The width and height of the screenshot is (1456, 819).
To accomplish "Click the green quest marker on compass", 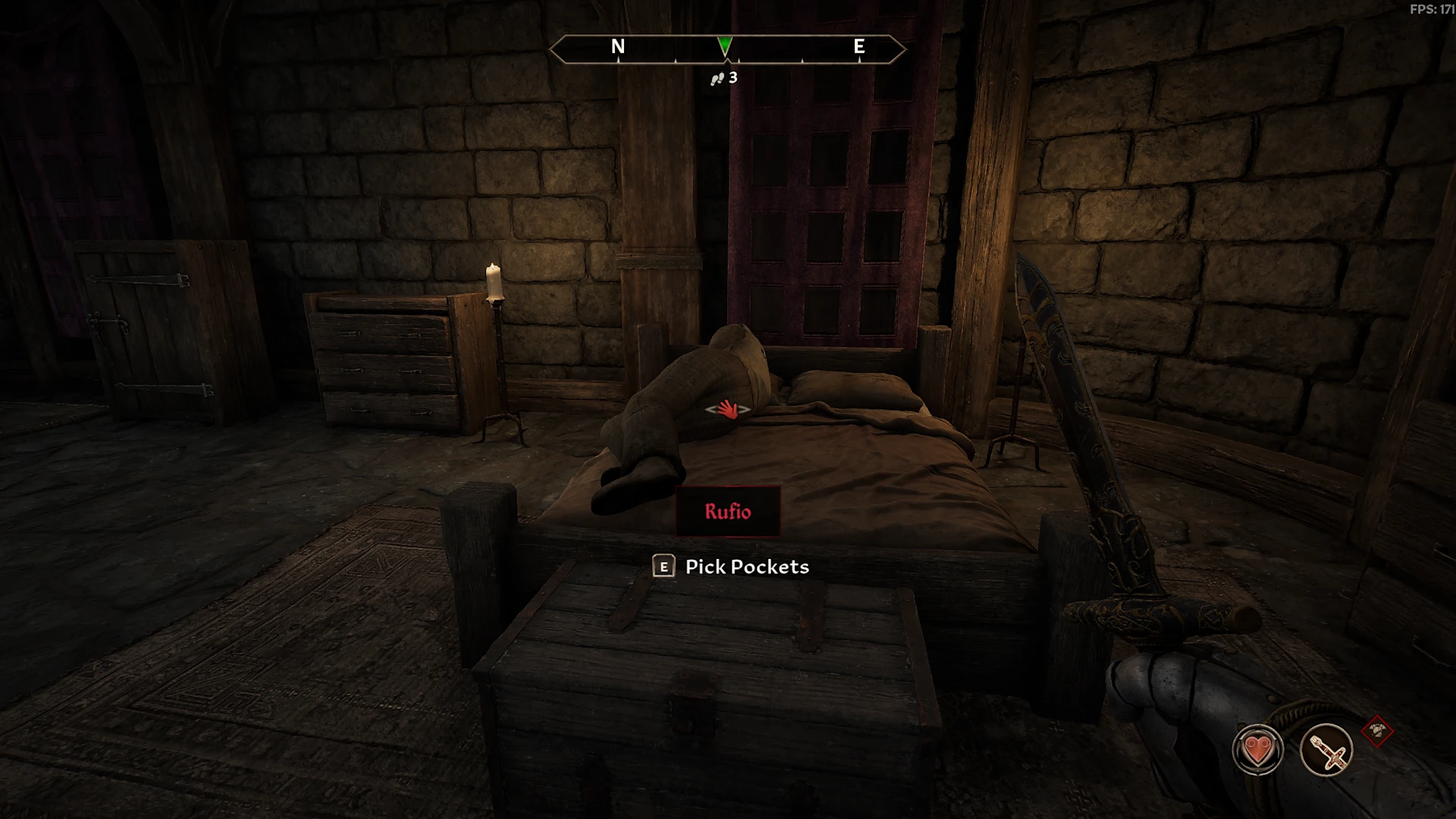I will click(725, 45).
